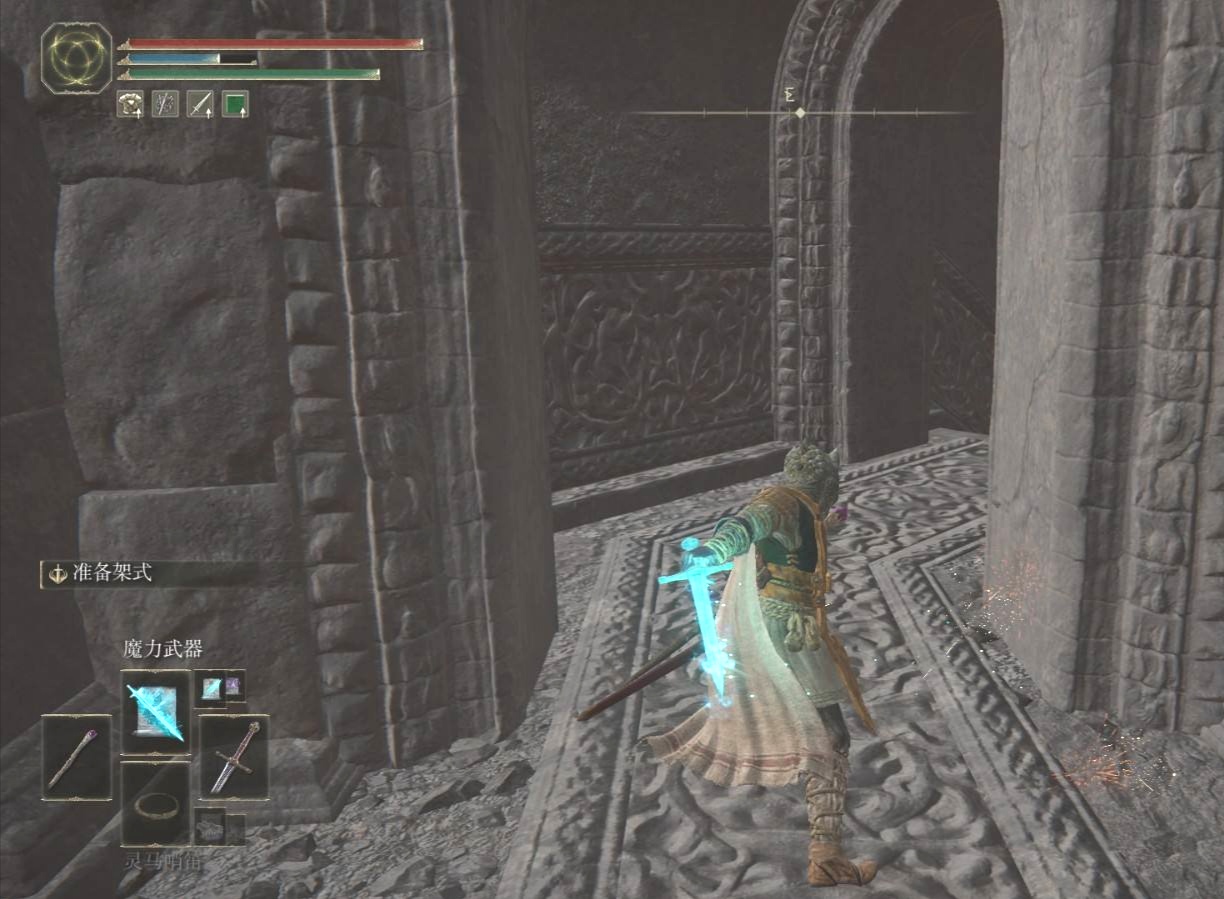Click the armor buff status icon
Screen dimensions: 1224x899
click(x=130, y=103)
